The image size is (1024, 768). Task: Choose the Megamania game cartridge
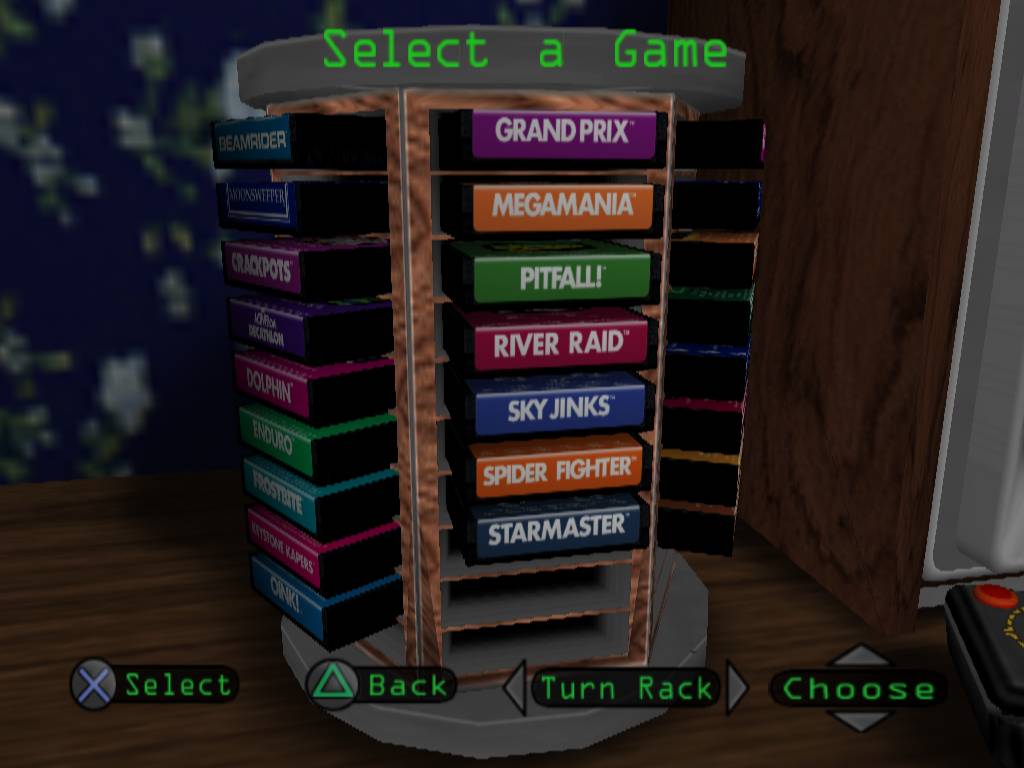(x=563, y=207)
